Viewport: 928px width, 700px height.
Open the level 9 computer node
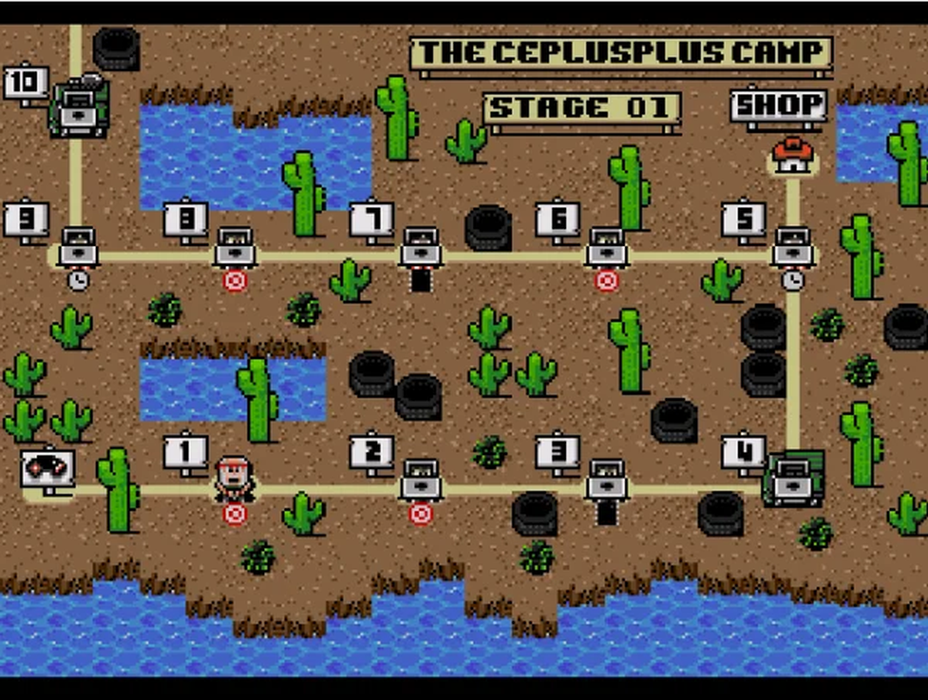tap(78, 246)
